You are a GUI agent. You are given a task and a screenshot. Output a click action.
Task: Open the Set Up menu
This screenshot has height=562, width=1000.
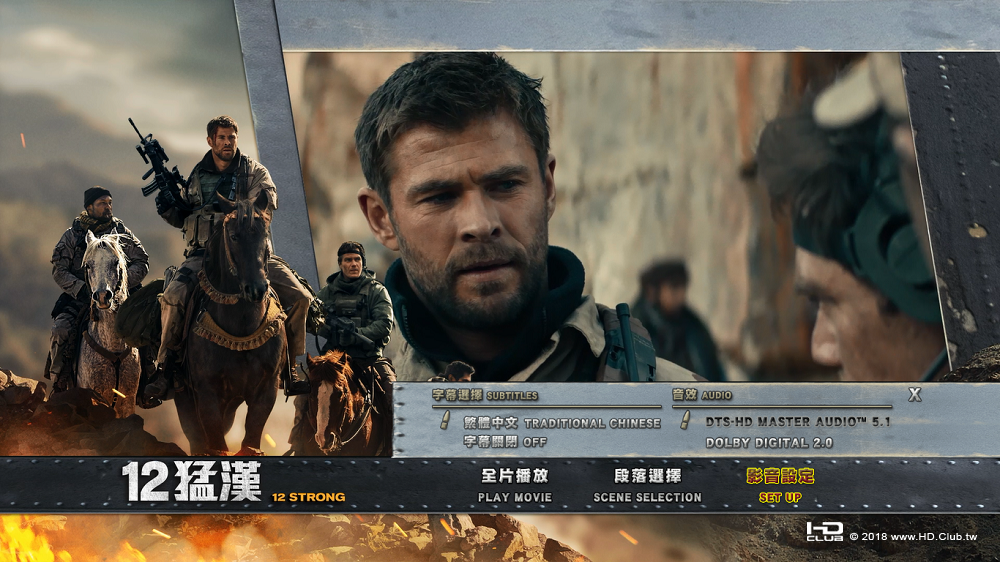click(780, 485)
